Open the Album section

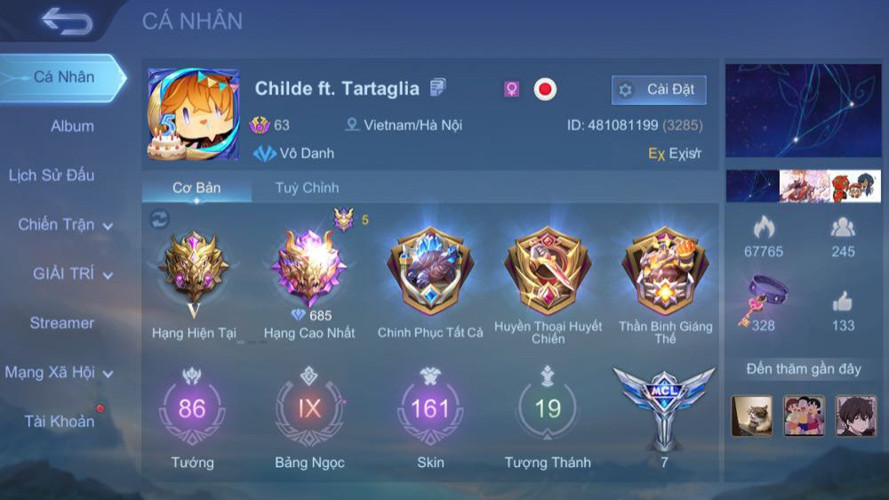(x=72, y=126)
